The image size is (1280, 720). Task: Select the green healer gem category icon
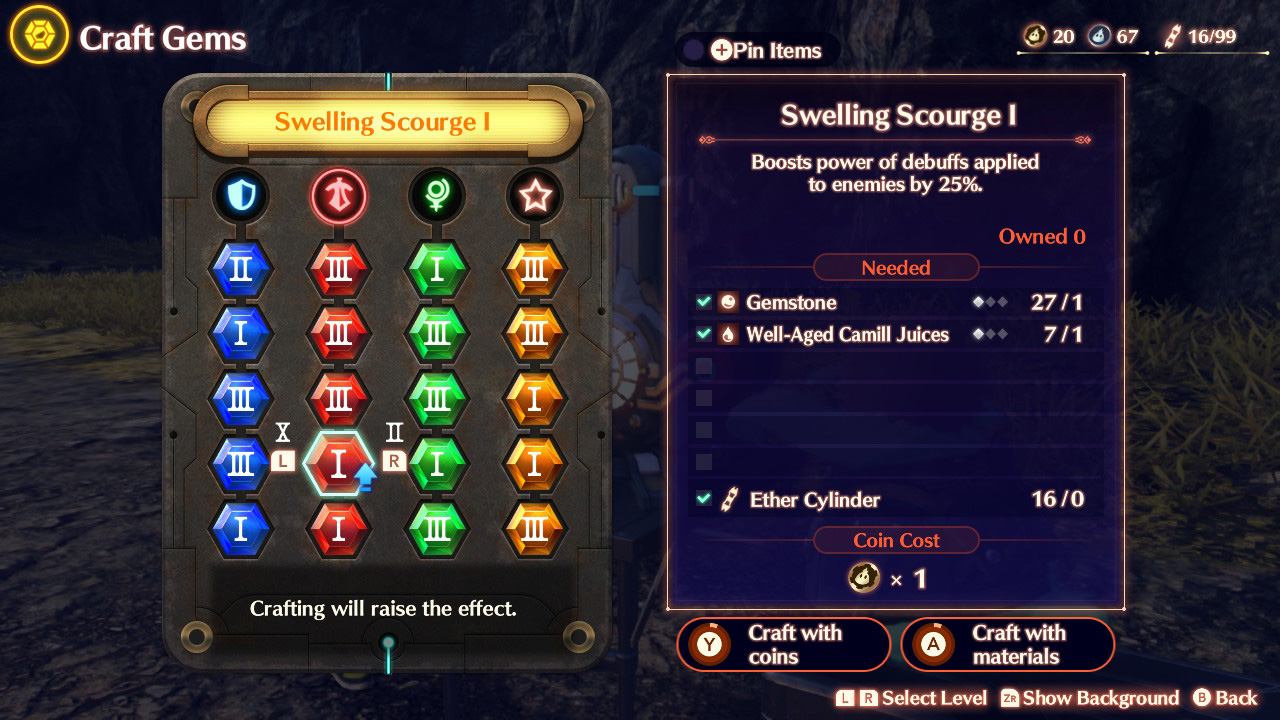[x=438, y=196]
